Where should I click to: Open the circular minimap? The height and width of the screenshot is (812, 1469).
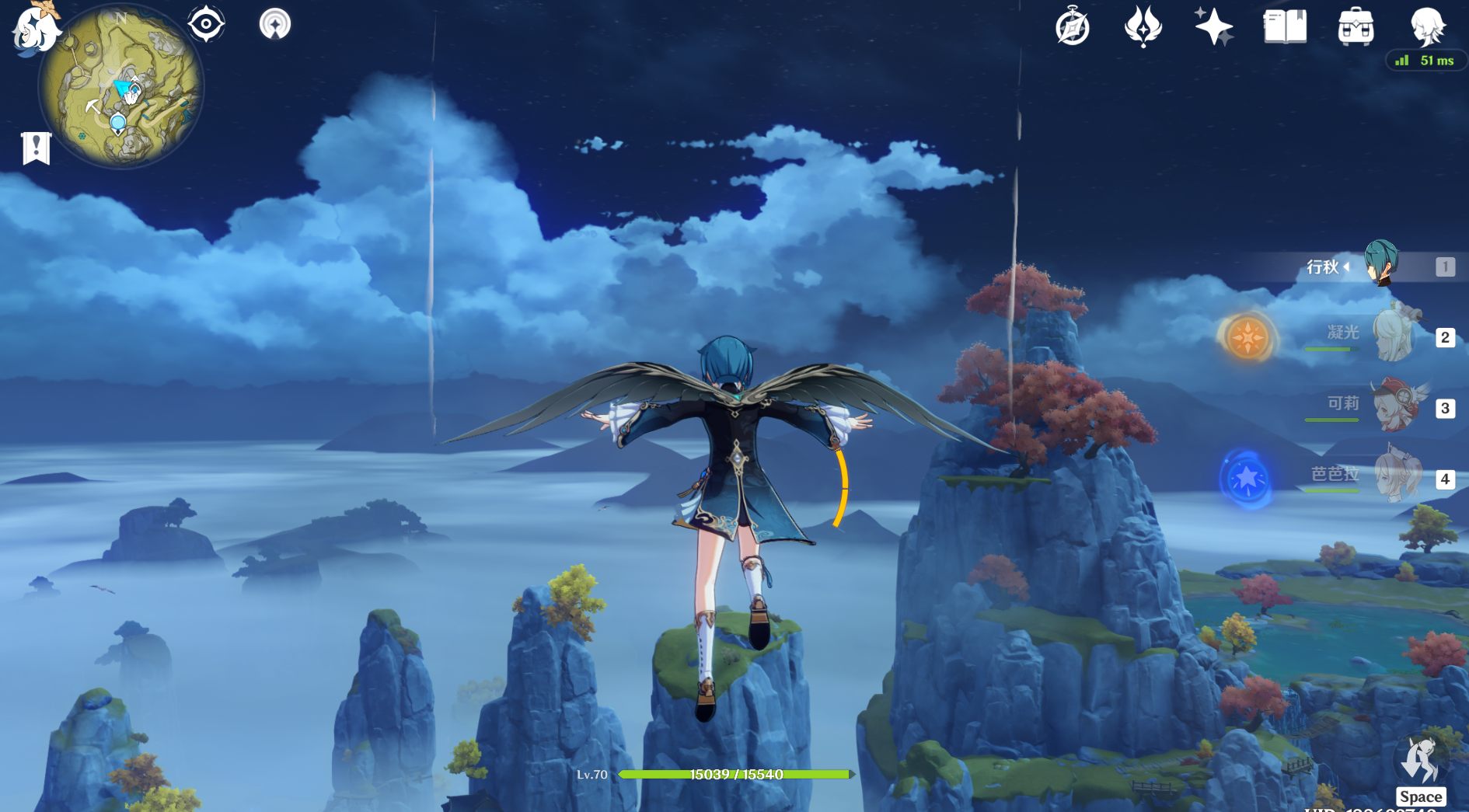(120, 87)
